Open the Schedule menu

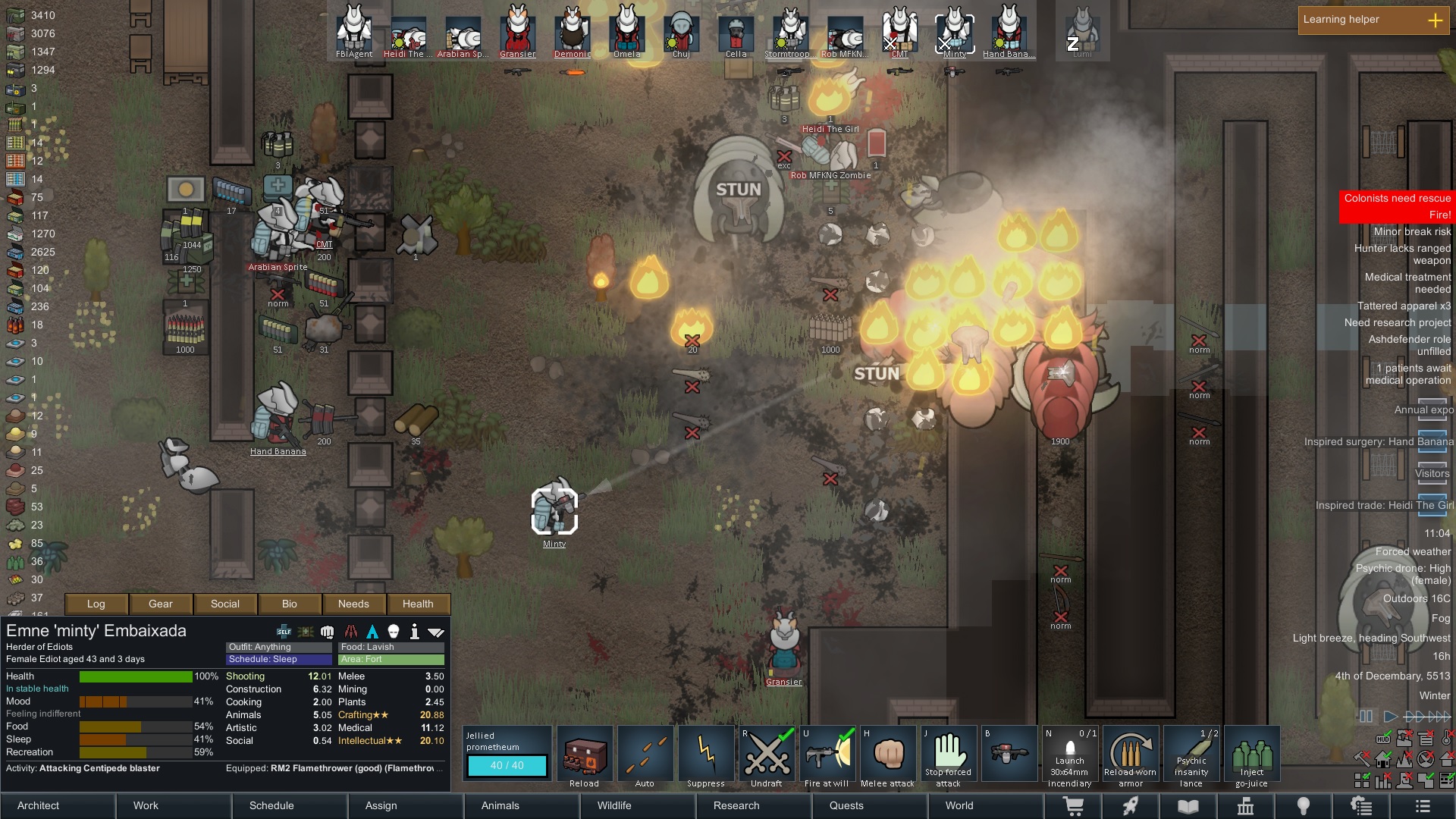pos(271,805)
